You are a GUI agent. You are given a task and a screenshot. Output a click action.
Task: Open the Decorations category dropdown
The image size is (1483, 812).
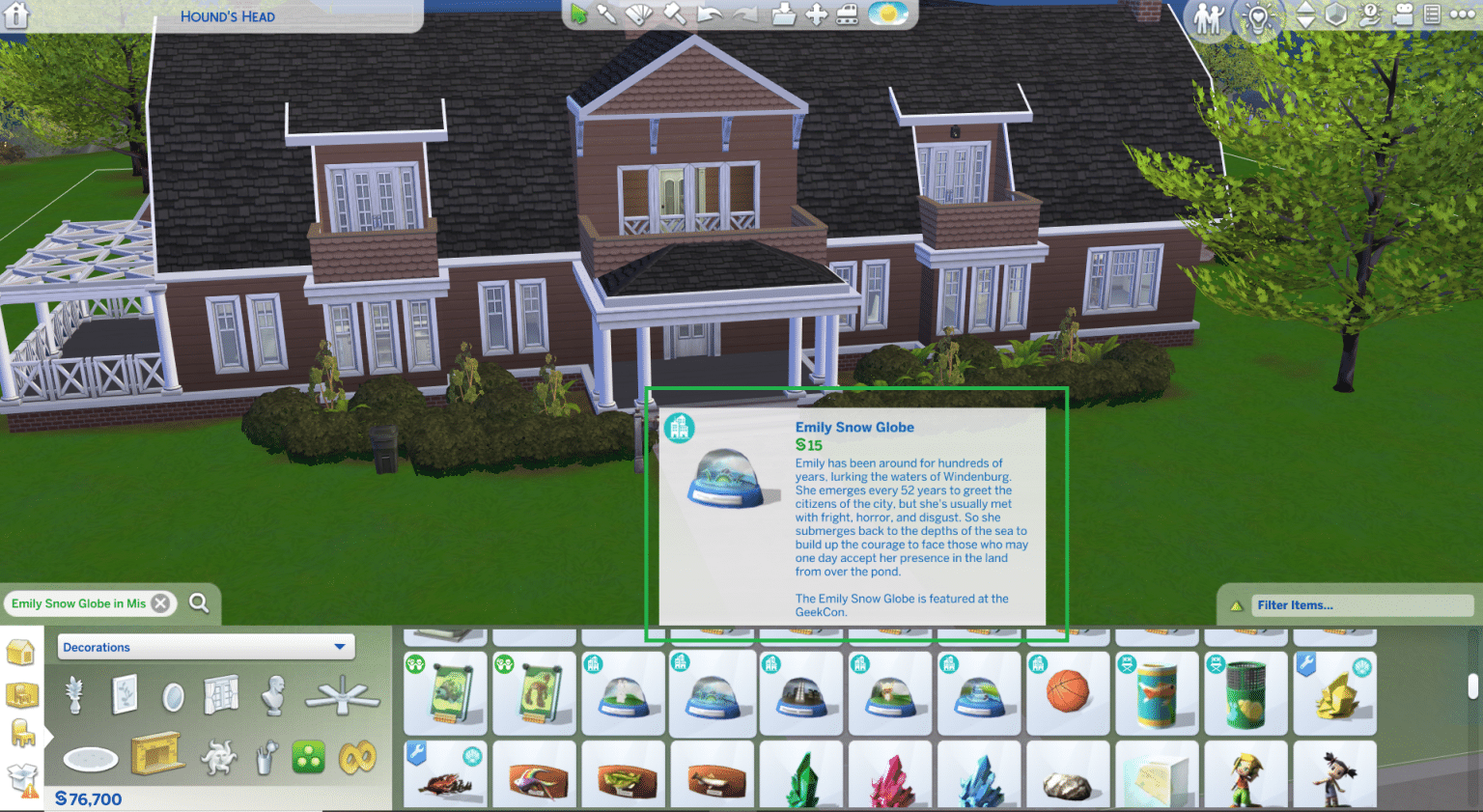[205, 647]
